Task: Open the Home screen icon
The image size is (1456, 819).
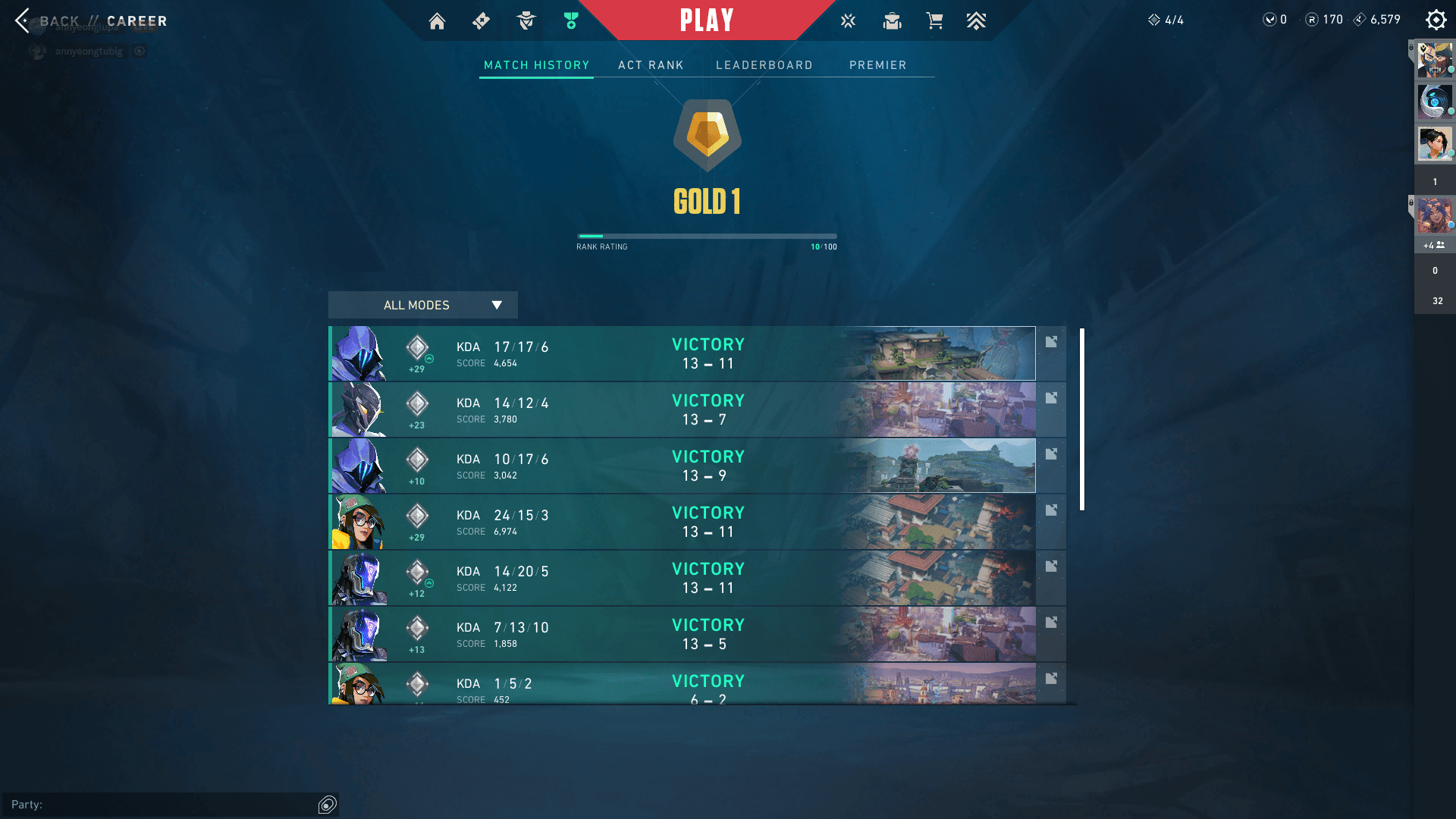Action: 437,21
